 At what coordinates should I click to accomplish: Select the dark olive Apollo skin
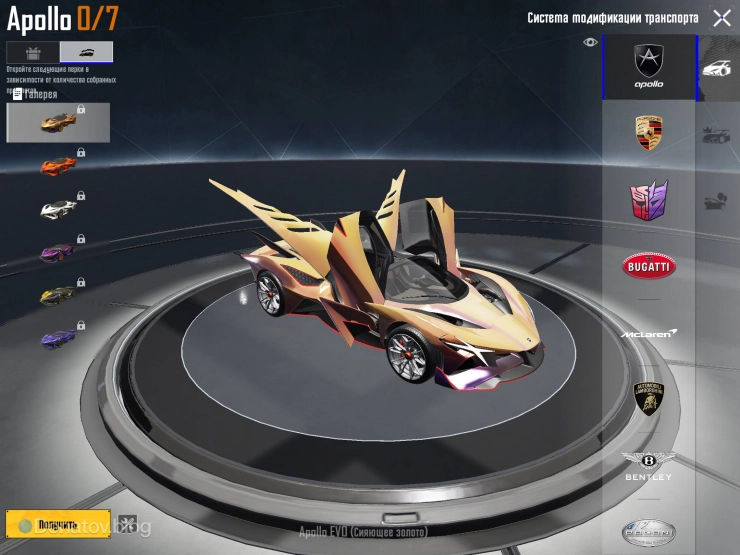tap(58, 296)
